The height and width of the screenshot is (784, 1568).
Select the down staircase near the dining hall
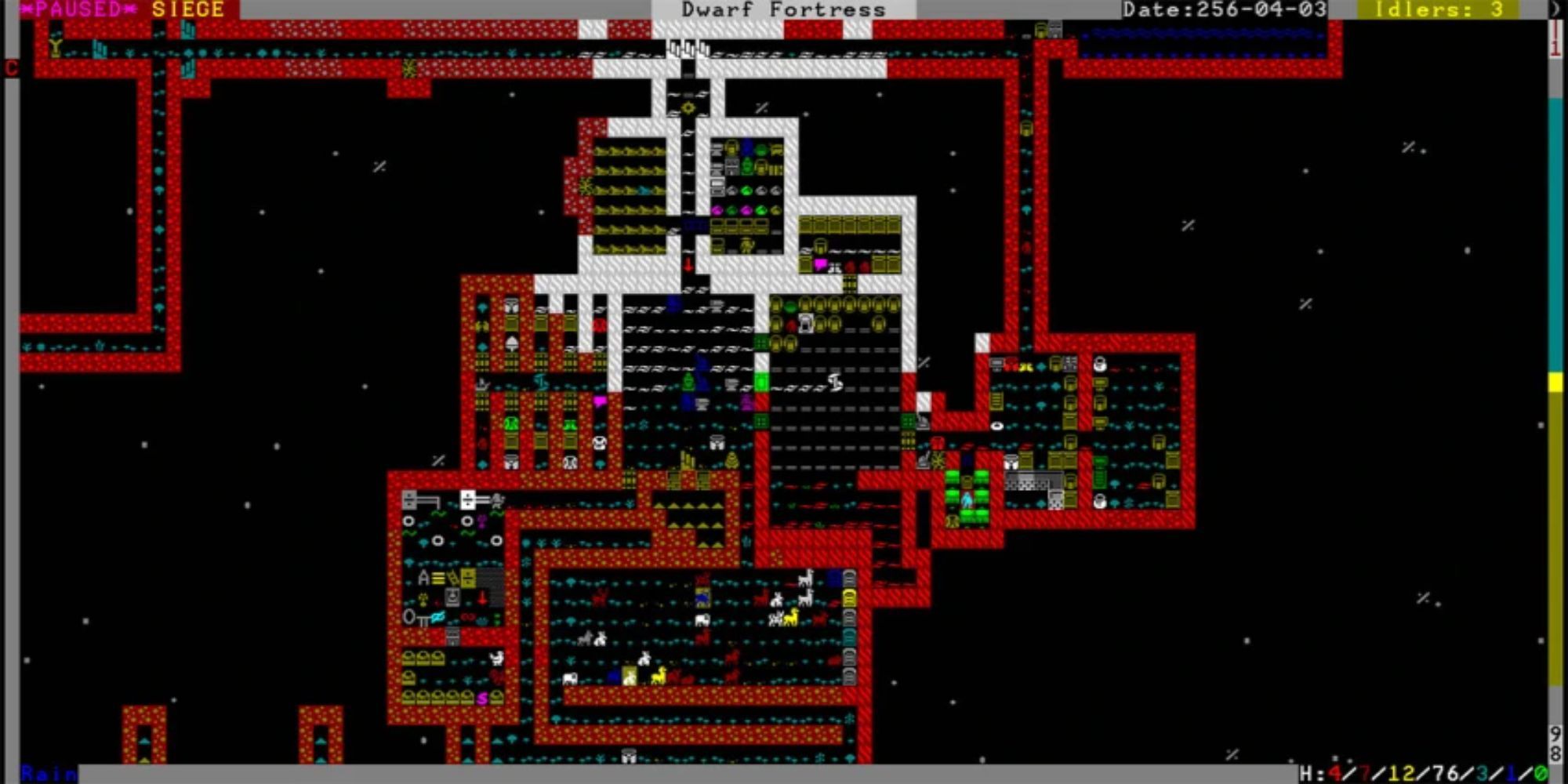pos(688,264)
